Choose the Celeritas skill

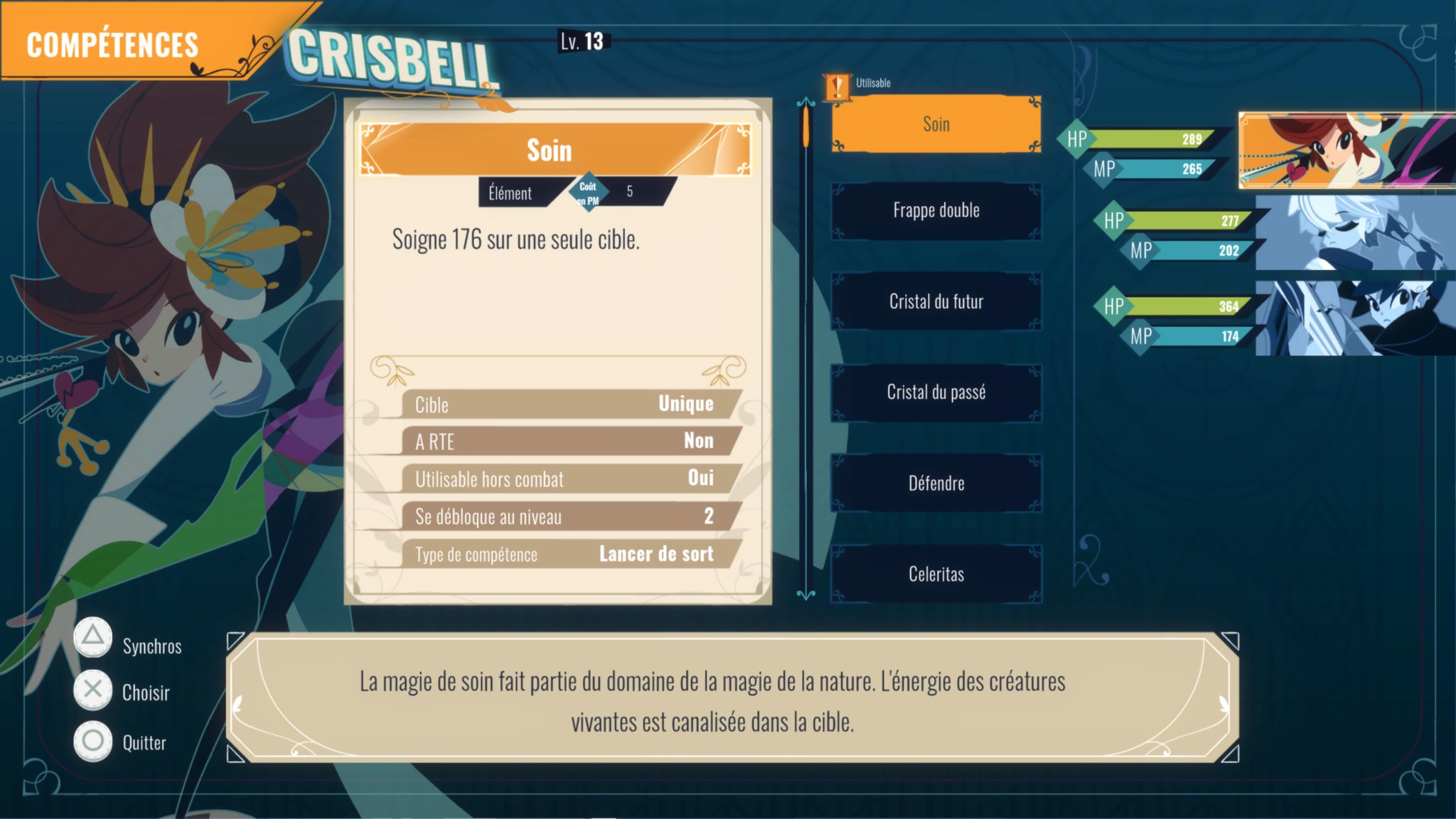[936, 574]
